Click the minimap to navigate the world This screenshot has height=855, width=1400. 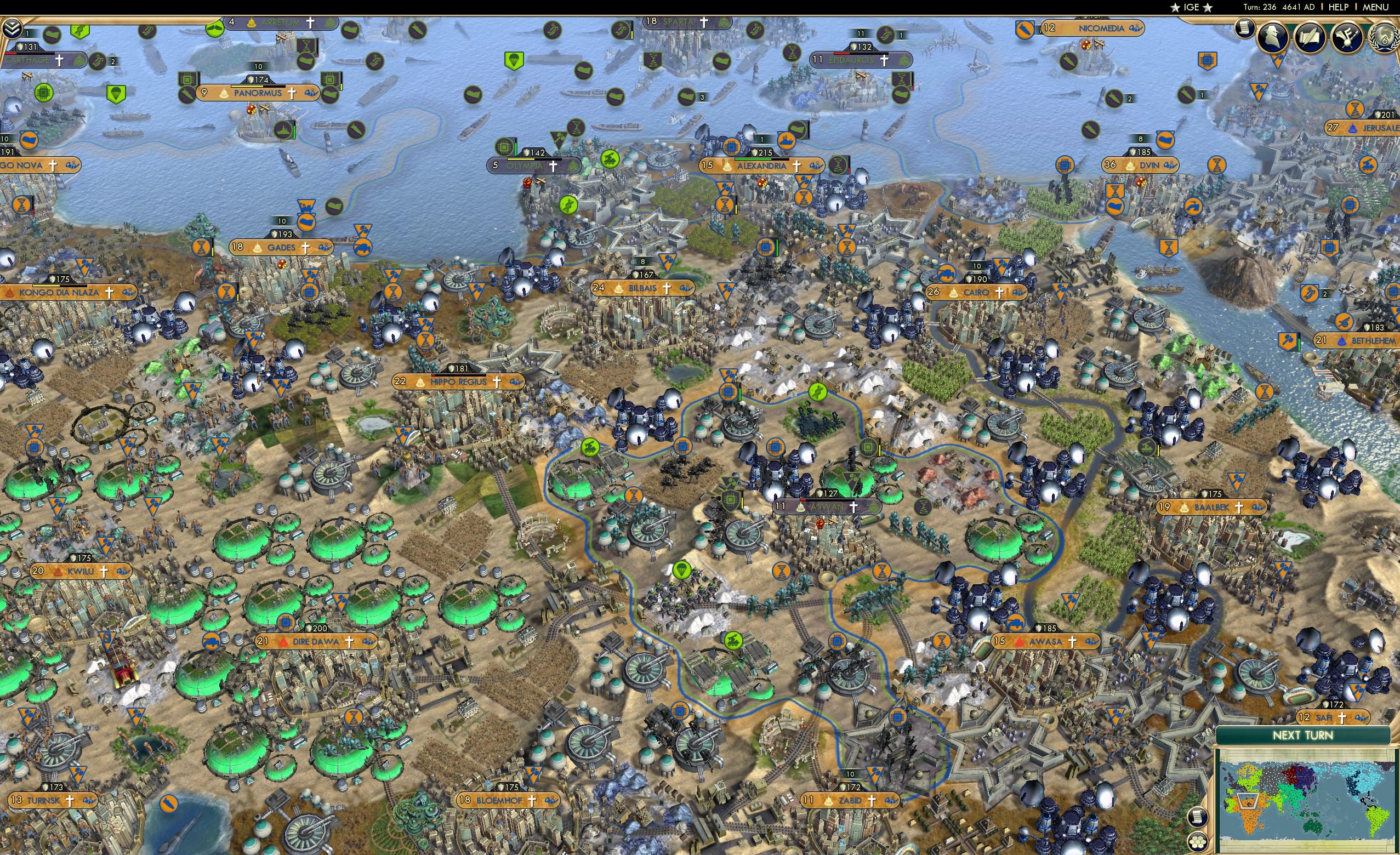click(x=1307, y=801)
